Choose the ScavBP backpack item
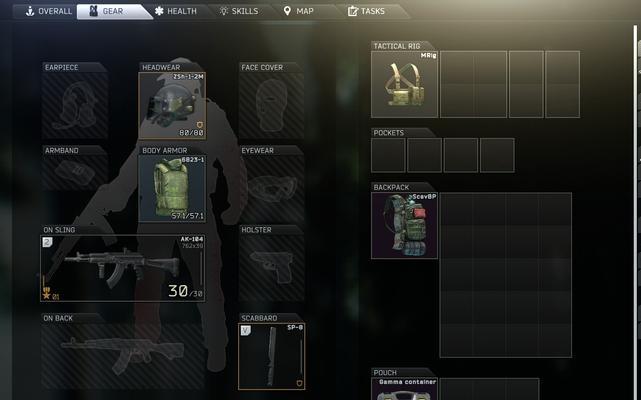Image resolution: width=641 pixels, height=400 pixels. [x=405, y=225]
